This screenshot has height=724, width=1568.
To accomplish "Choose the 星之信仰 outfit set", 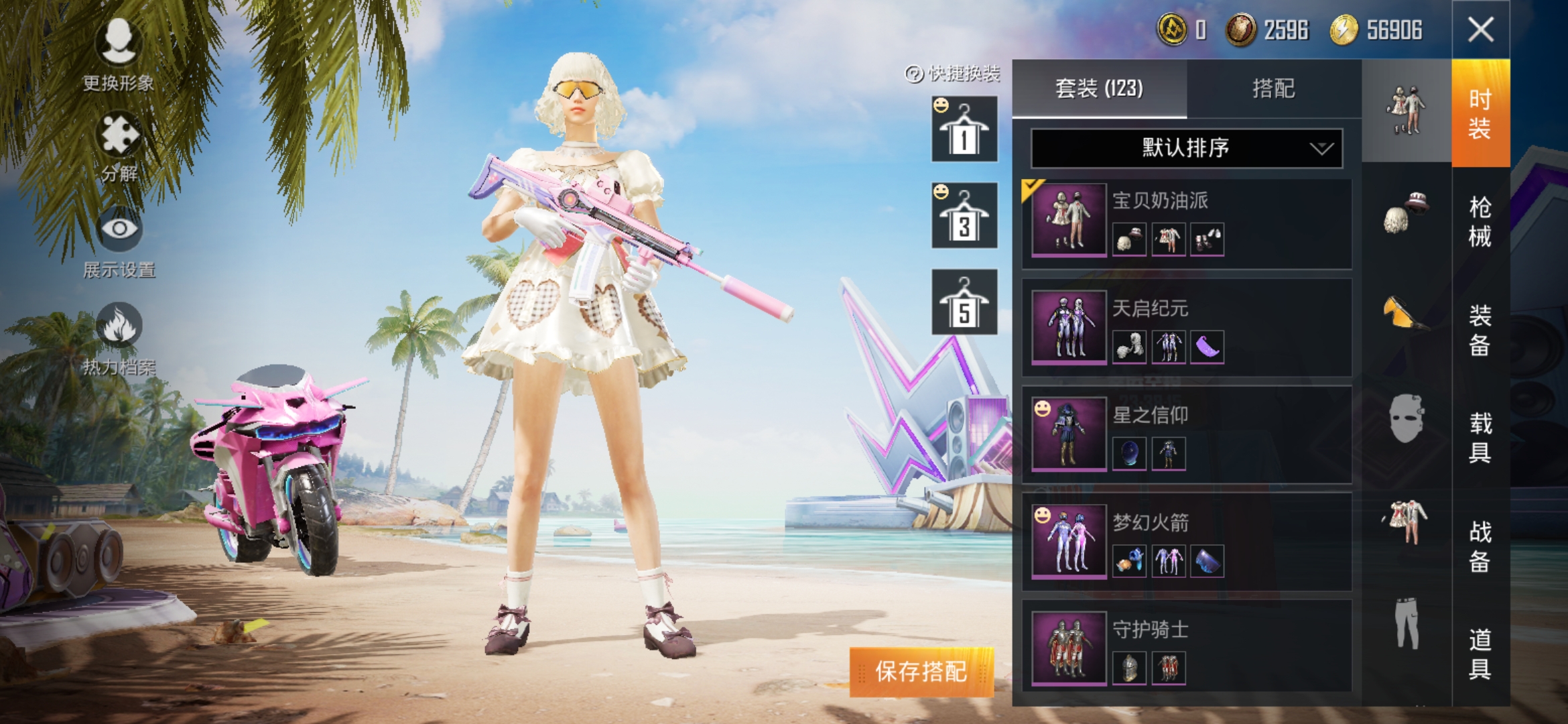I will click(x=1186, y=435).
